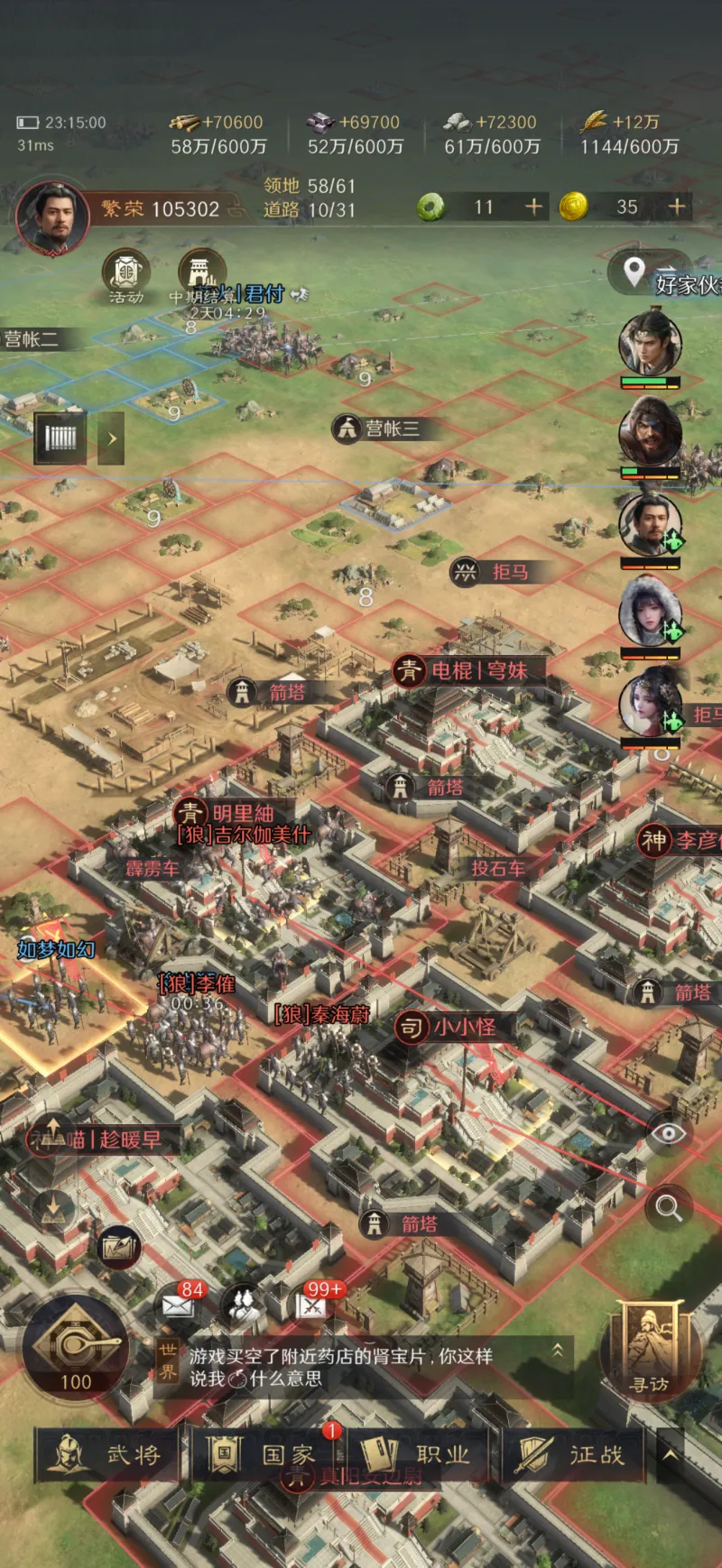This screenshot has height=1568, width=722.
Task: Open the 活动 events icon
Action: (x=126, y=274)
